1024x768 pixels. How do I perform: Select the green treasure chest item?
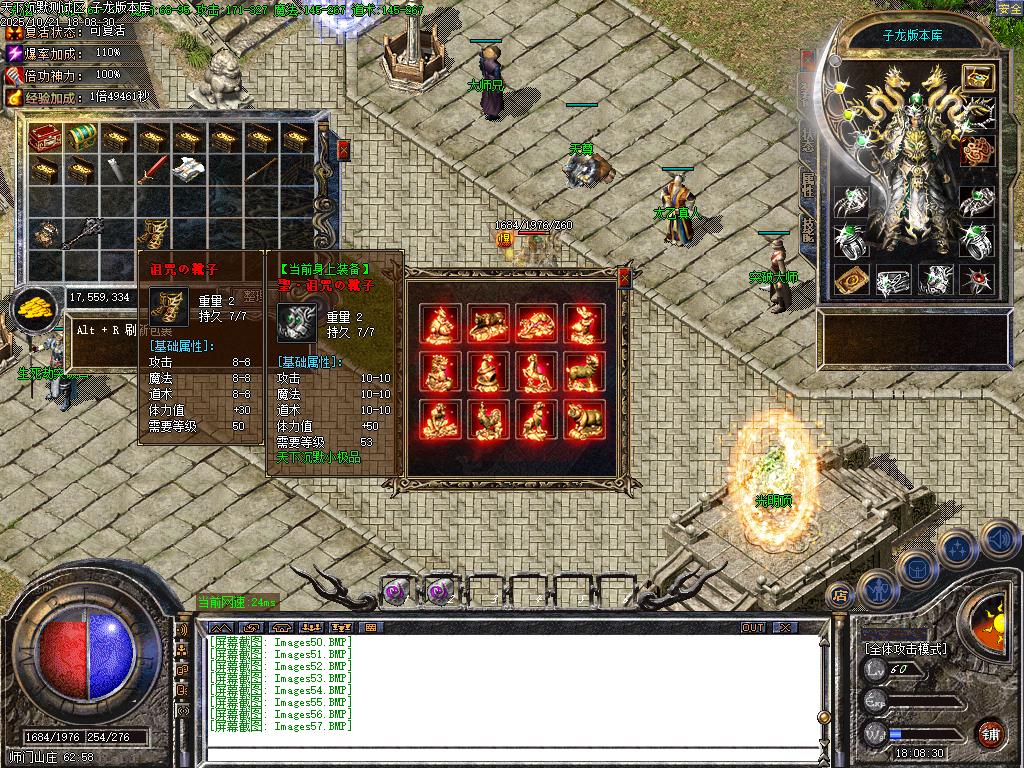click(80, 137)
